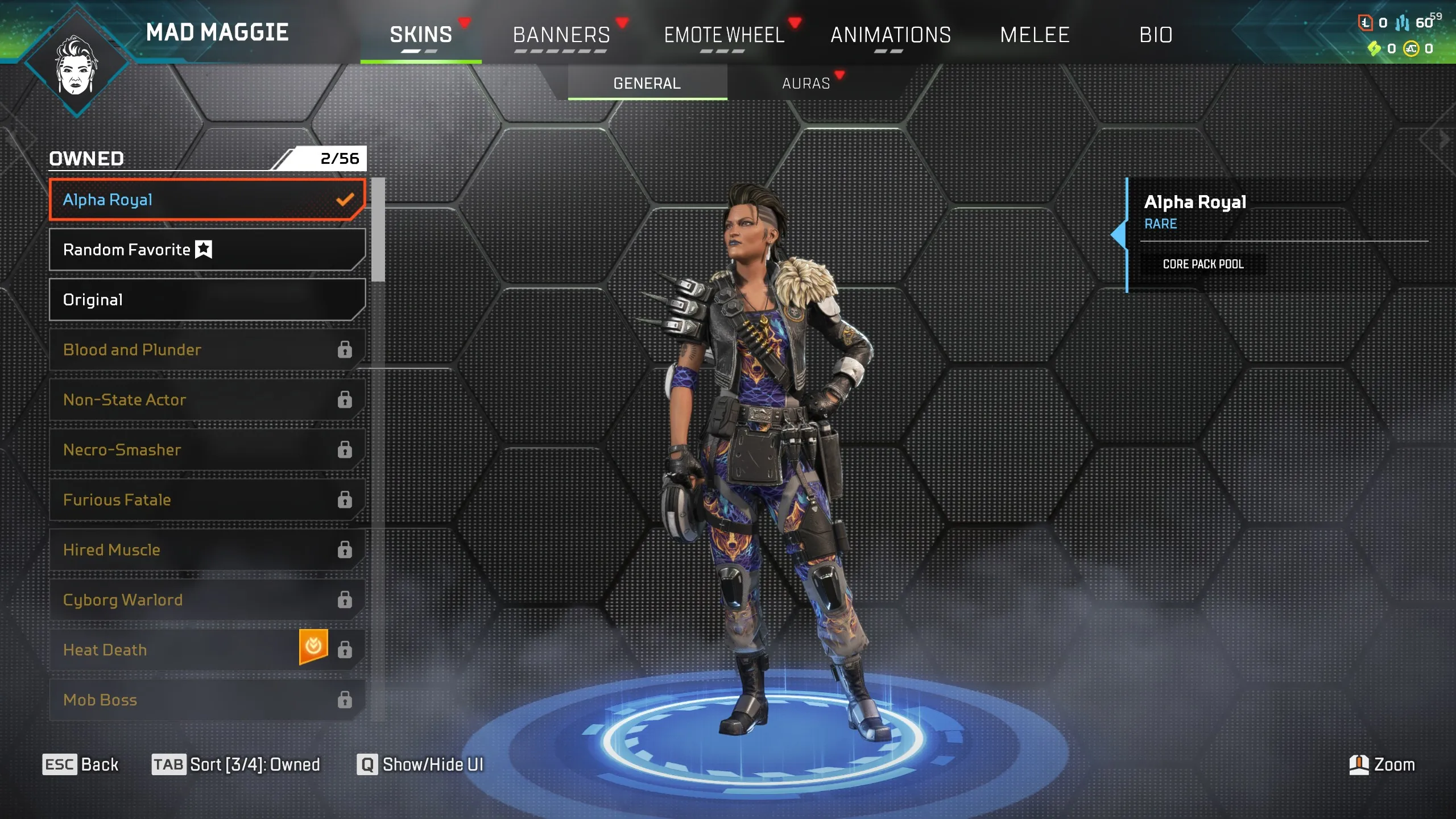Screen dimensions: 1456x819
Task: Click the star icon on Random Favorite
Action: (x=204, y=249)
